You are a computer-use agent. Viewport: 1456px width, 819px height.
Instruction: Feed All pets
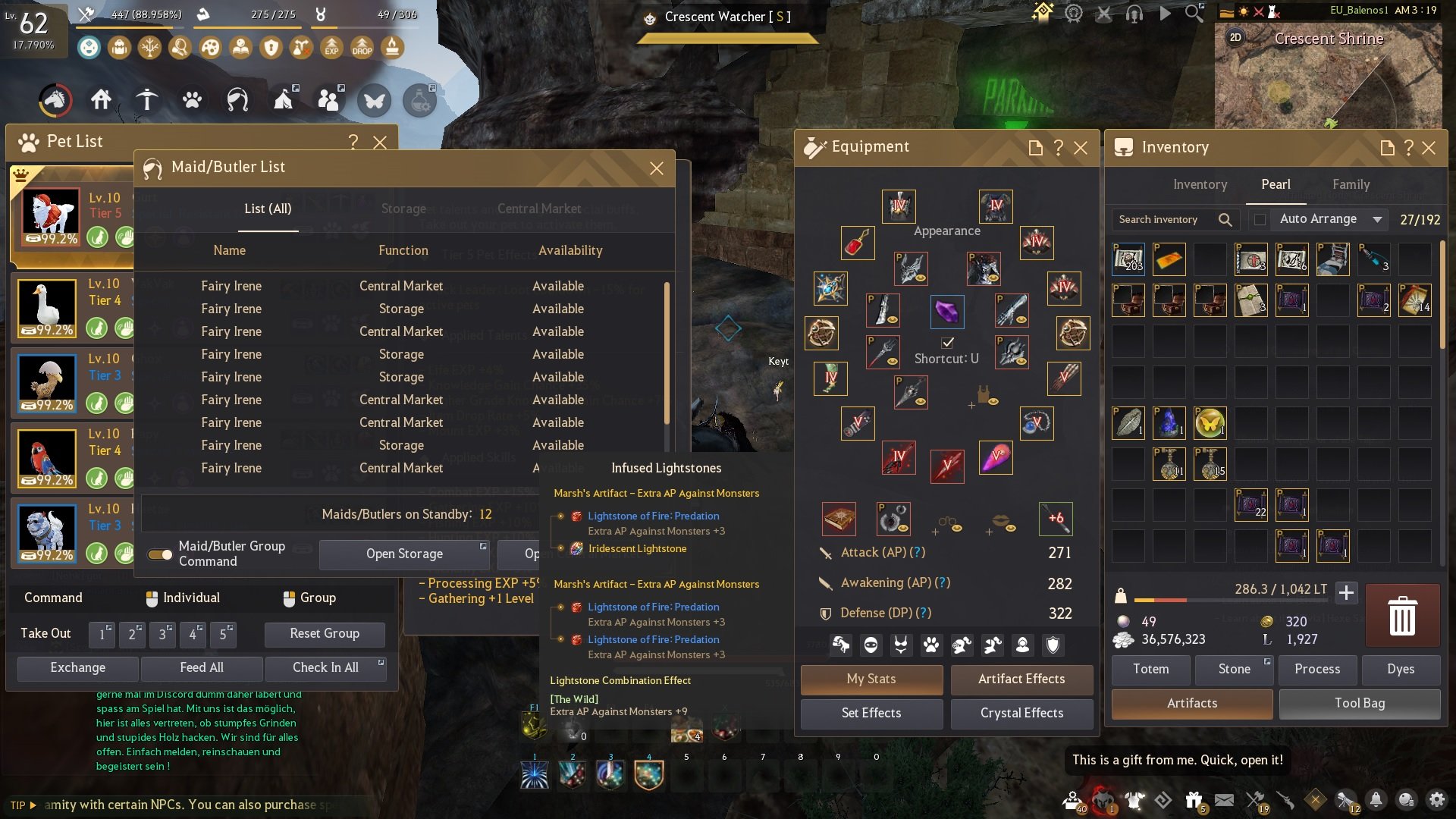click(x=202, y=668)
